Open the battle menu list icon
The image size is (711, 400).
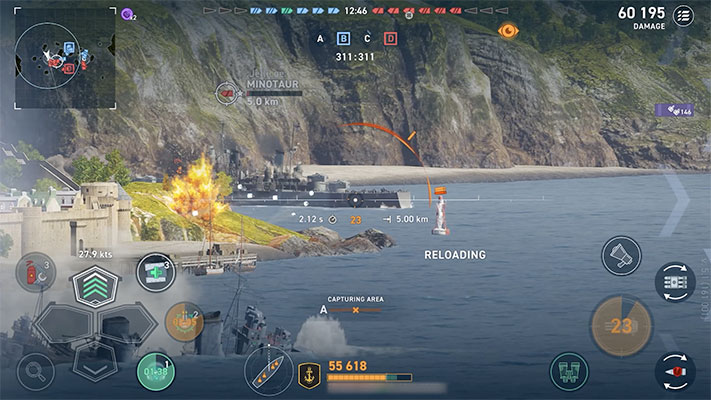click(x=684, y=15)
